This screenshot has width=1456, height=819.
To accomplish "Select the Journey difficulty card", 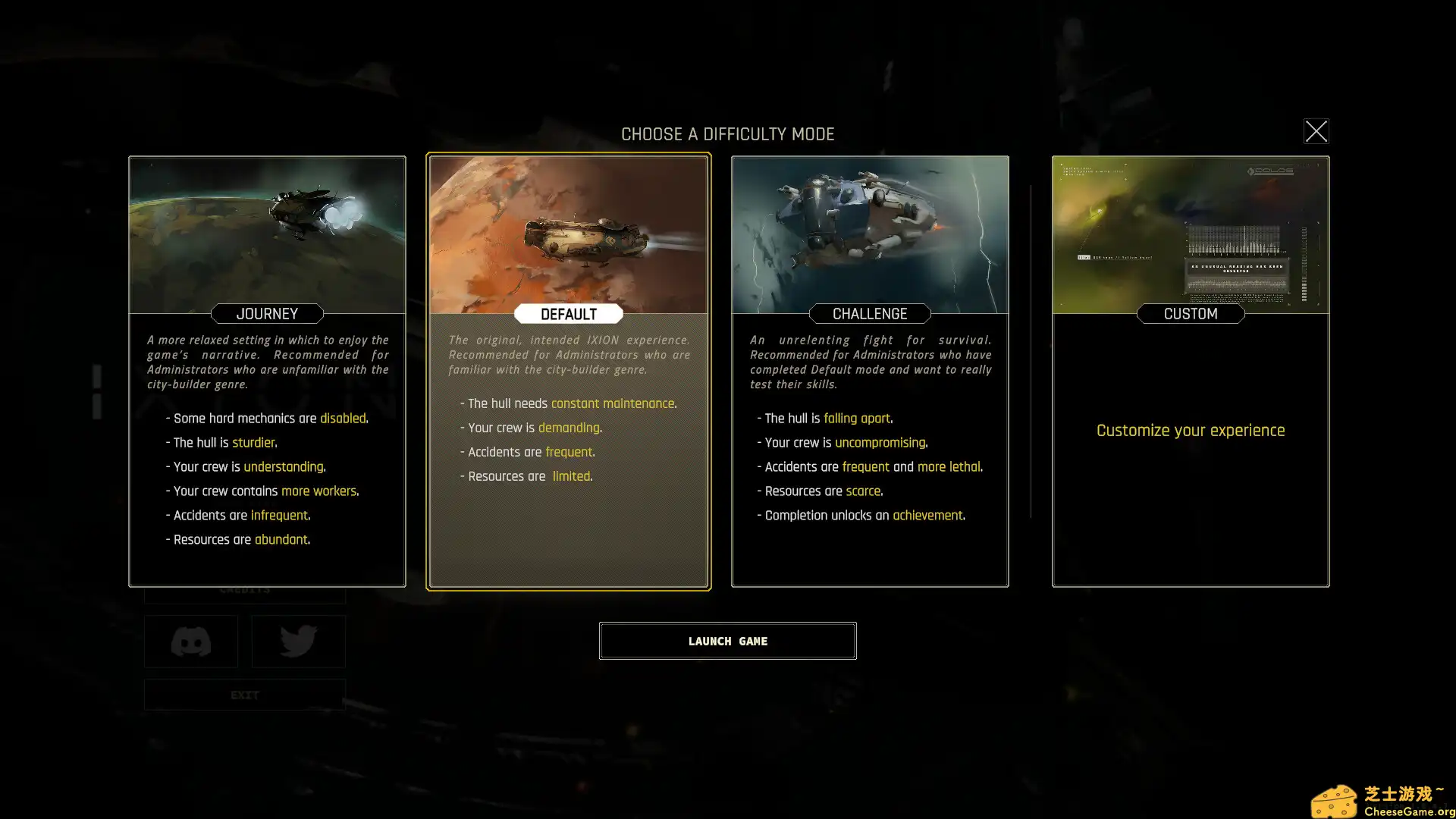I will click(267, 371).
